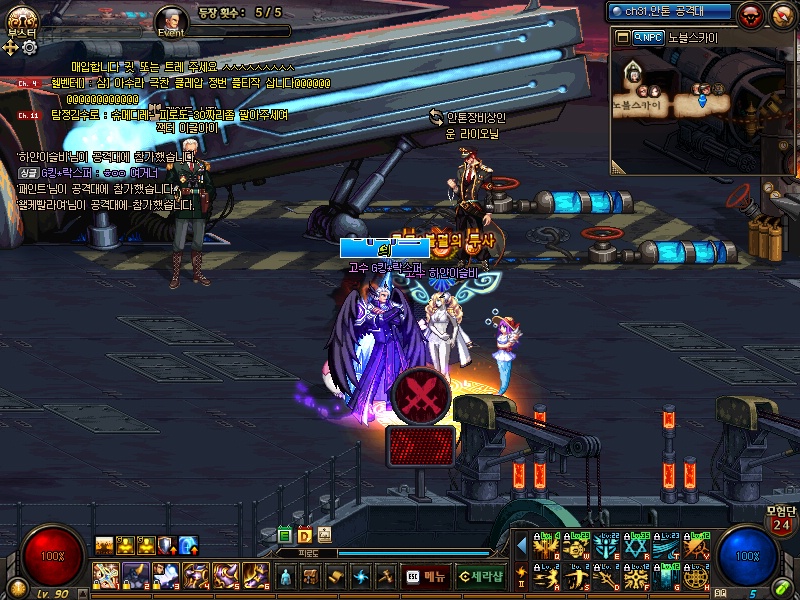Click the NPC search button on minimap
800x600 pixels.
[648, 37]
